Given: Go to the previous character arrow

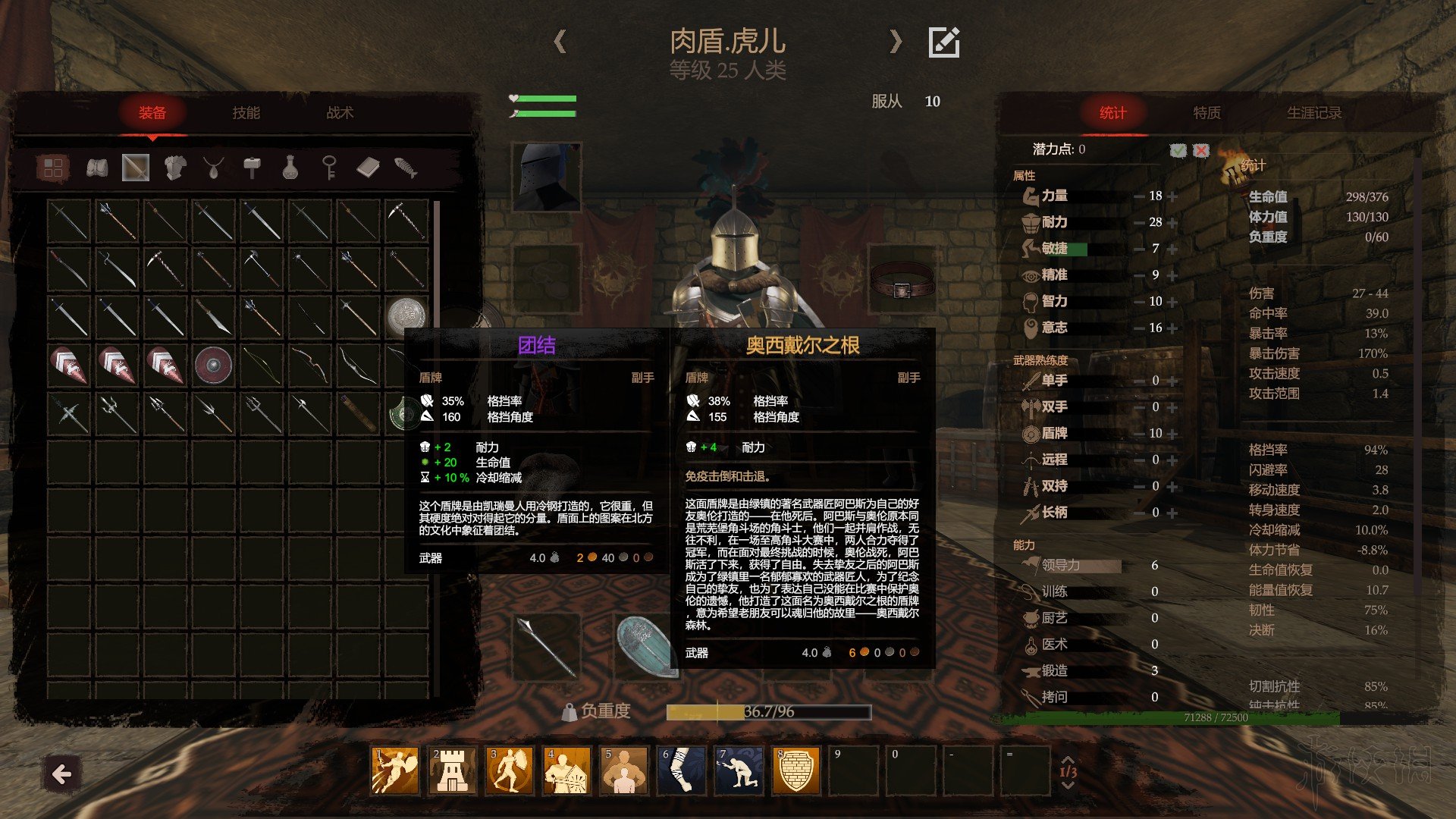Looking at the screenshot, I should click(x=560, y=41).
